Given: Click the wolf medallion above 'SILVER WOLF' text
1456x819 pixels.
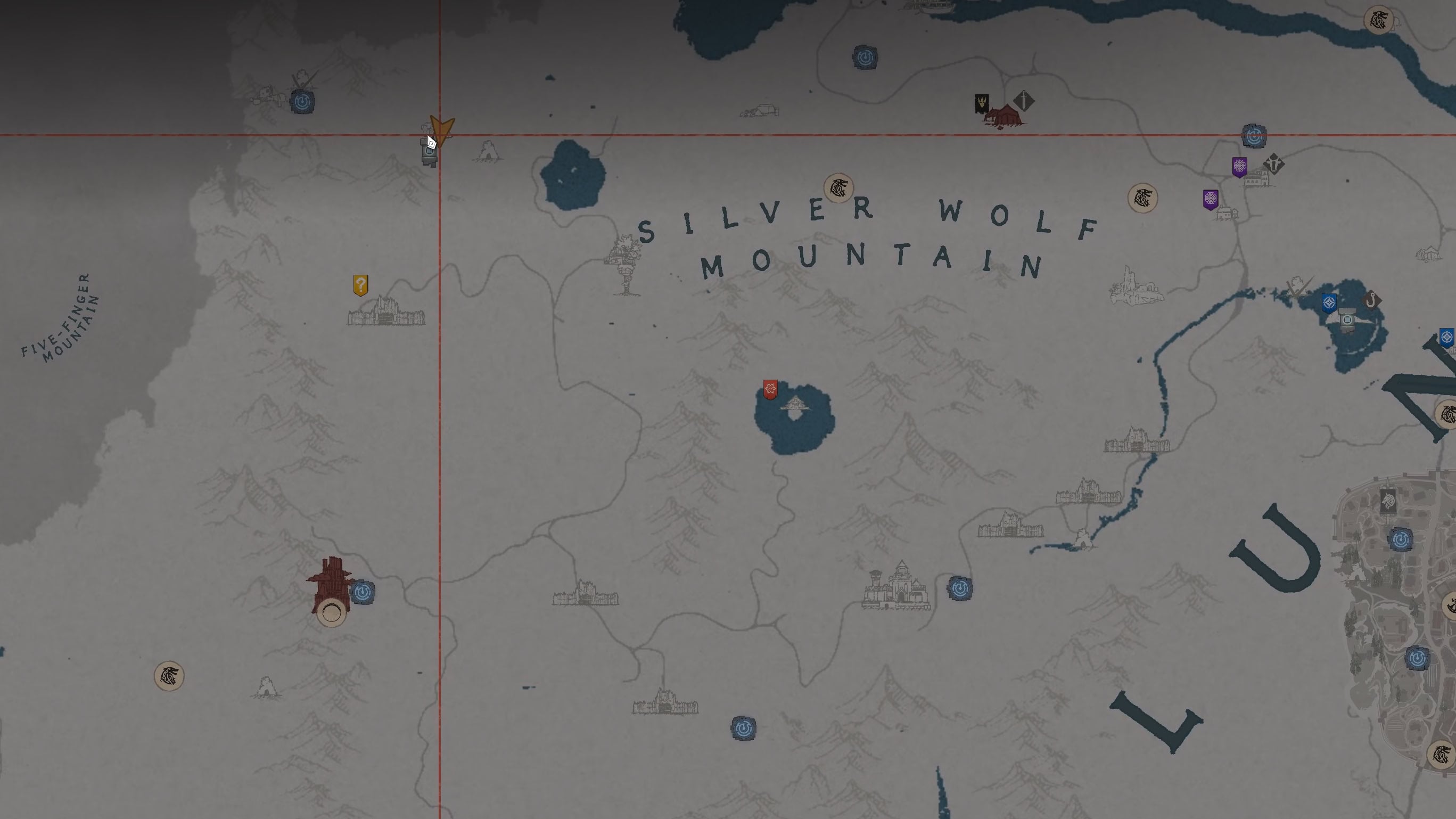Looking at the screenshot, I should coord(839,189).
